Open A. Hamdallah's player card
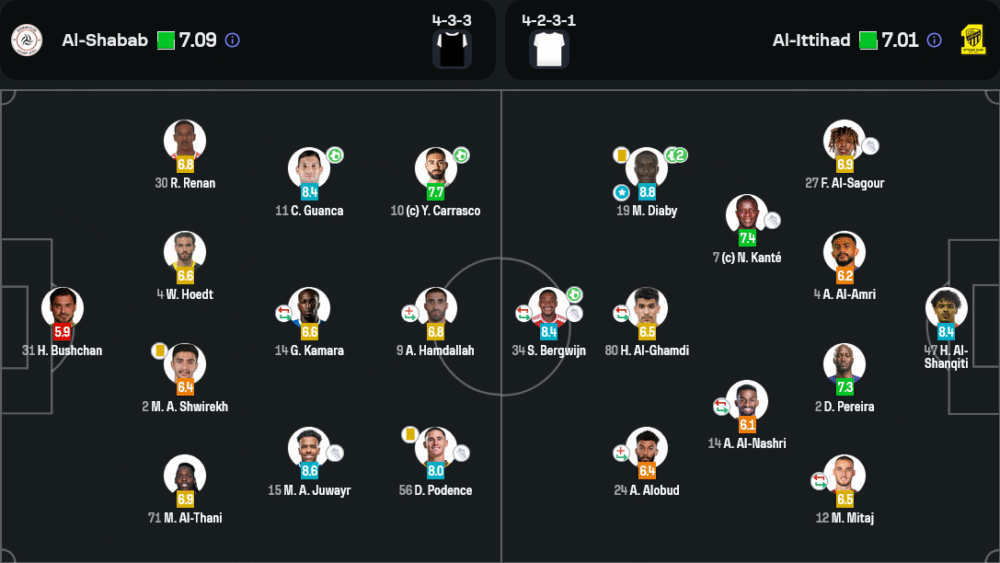The height and width of the screenshot is (563, 1000). (x=436, y=308)
